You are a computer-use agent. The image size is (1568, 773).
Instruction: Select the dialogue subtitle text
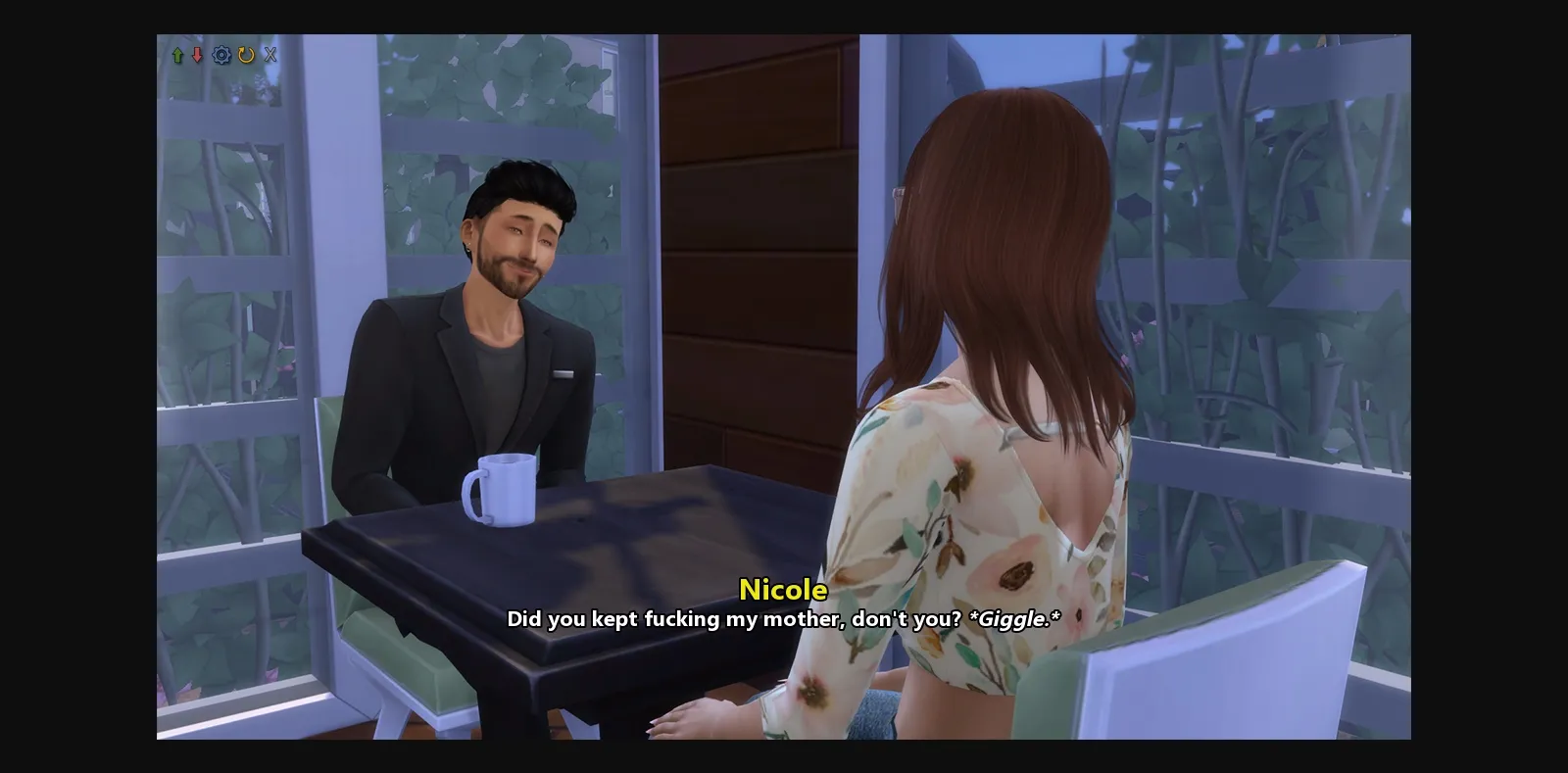pyautogui.click(x=782, y=619)
